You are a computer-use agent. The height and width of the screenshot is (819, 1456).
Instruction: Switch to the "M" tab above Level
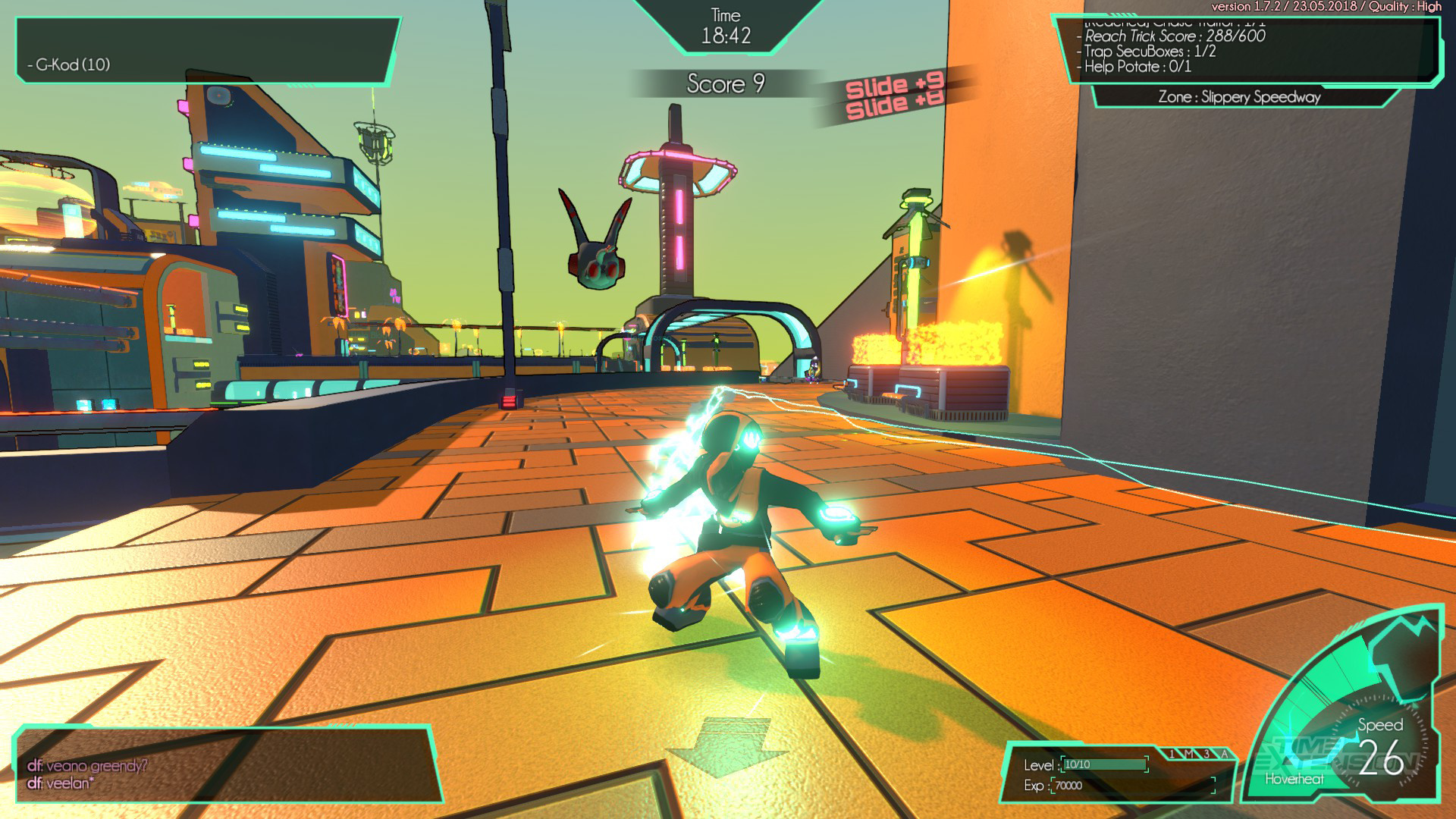(x=1190, y=754)
